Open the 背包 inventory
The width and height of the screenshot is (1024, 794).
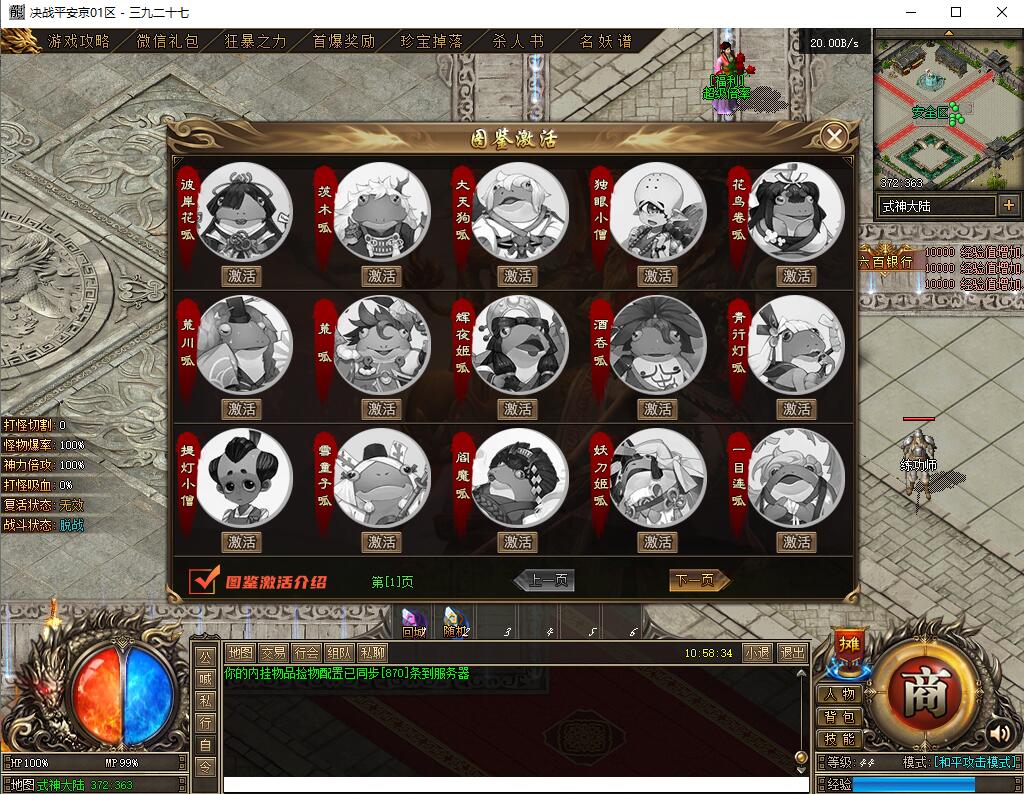[839, 717]
